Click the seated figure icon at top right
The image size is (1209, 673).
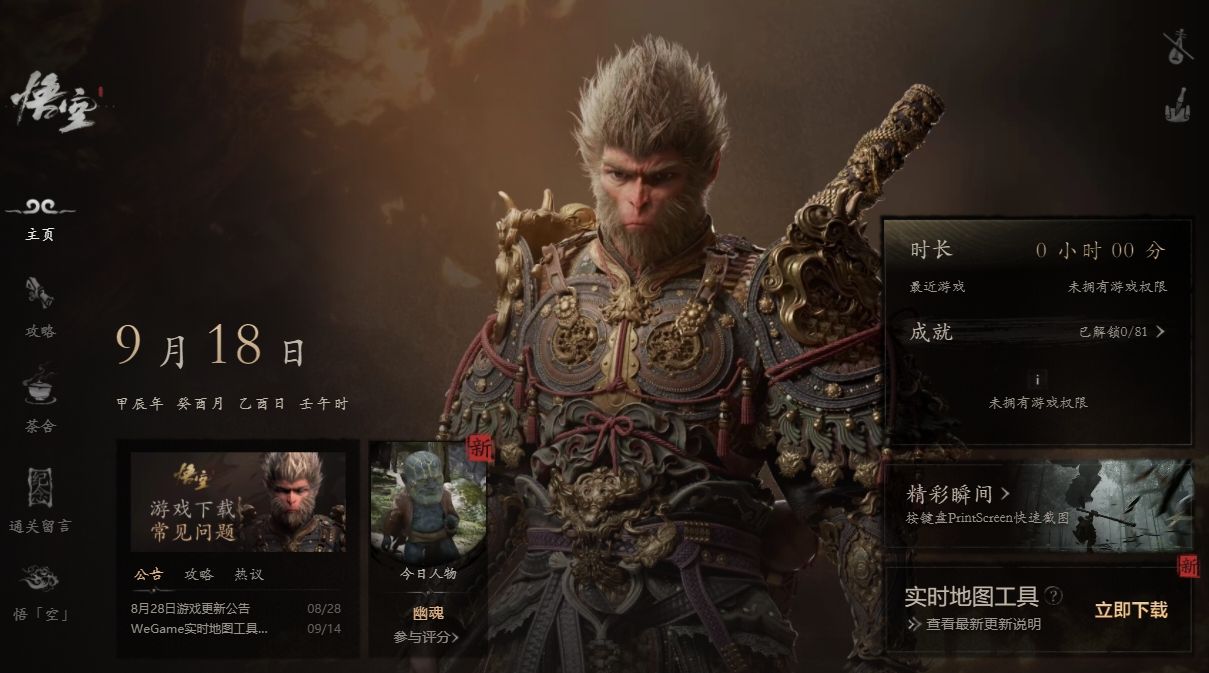tap(1179, 105)
